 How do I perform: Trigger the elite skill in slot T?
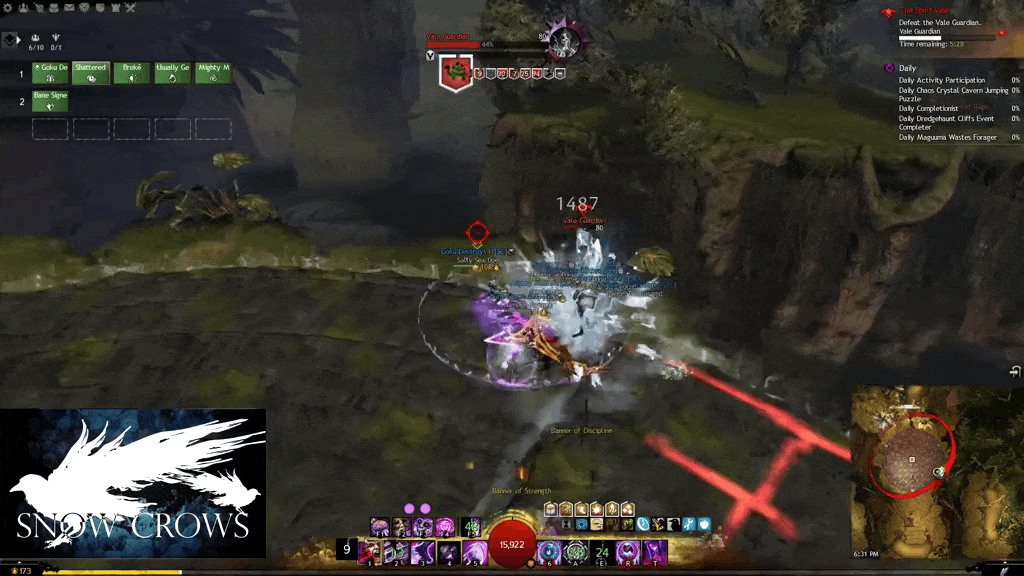click(654, 552)
